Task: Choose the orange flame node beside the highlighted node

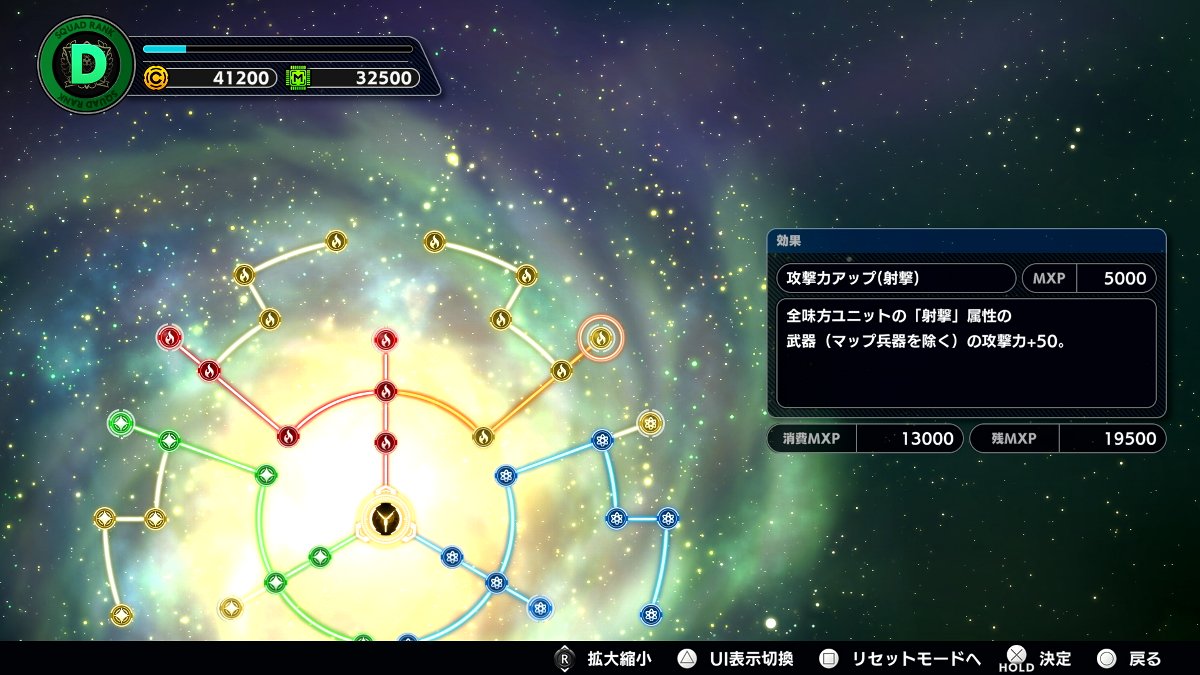Action: [561, 371]
